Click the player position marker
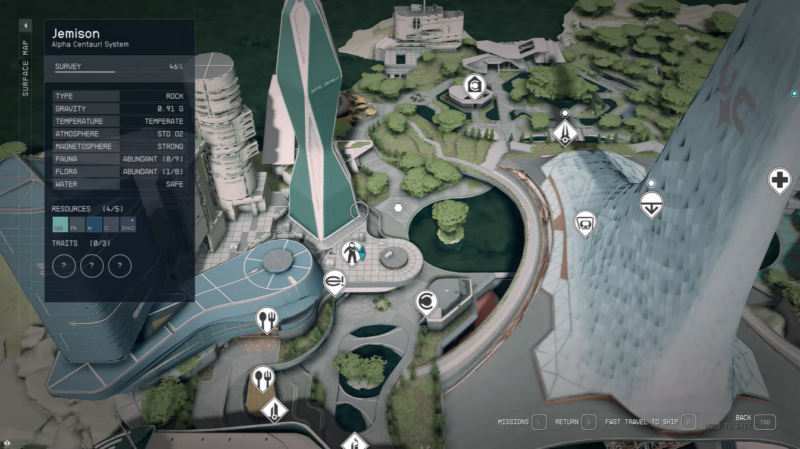Viewport: 800px width, 449px height. pyautogui.click(x=352, y=252)
